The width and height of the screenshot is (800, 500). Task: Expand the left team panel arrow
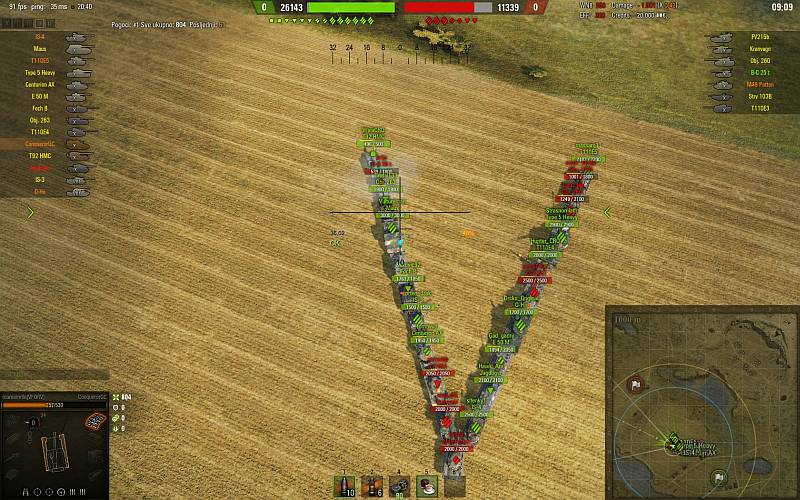[31, 212]
